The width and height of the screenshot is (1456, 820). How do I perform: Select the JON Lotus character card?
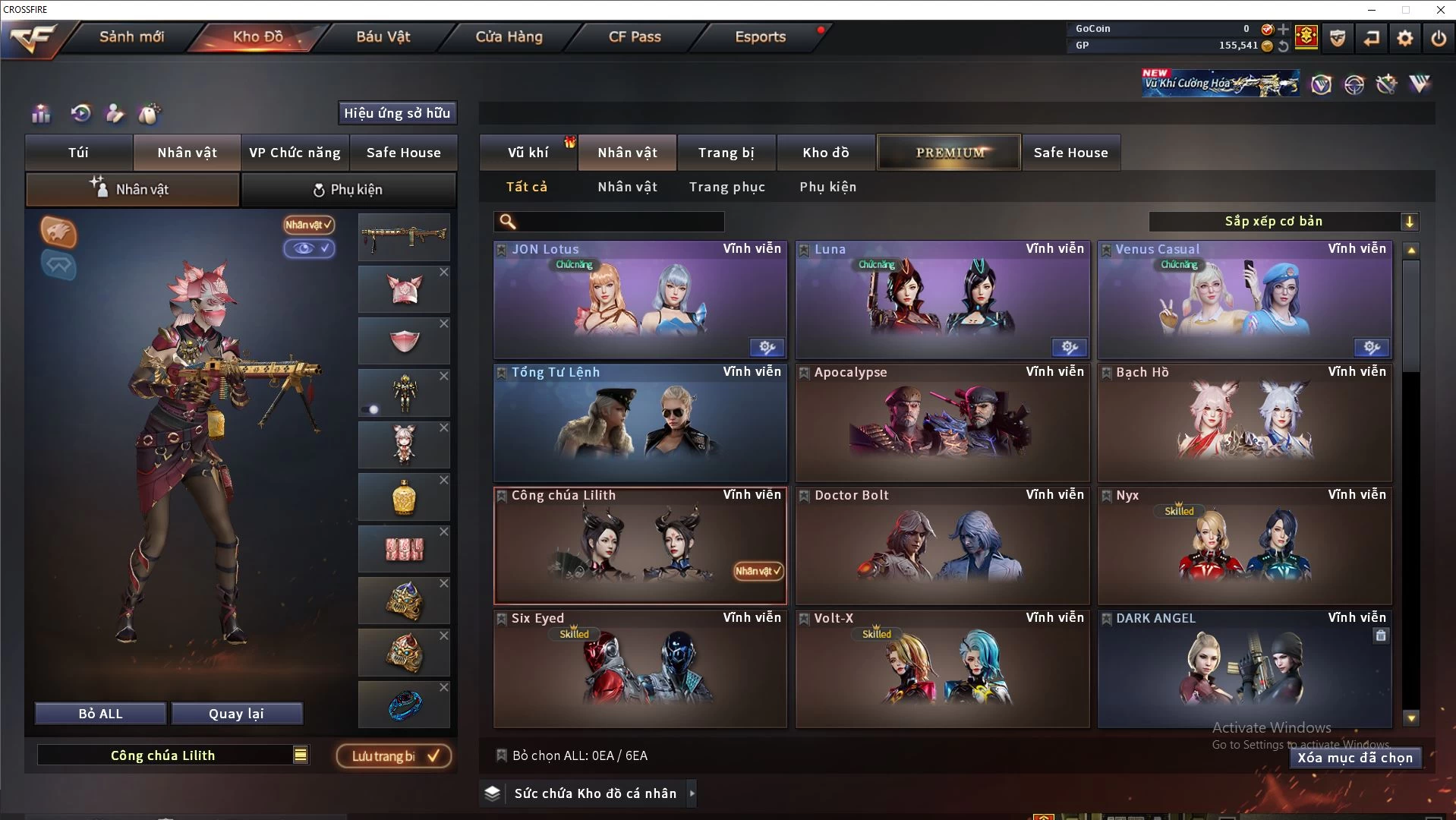click(x=640, y=300)
